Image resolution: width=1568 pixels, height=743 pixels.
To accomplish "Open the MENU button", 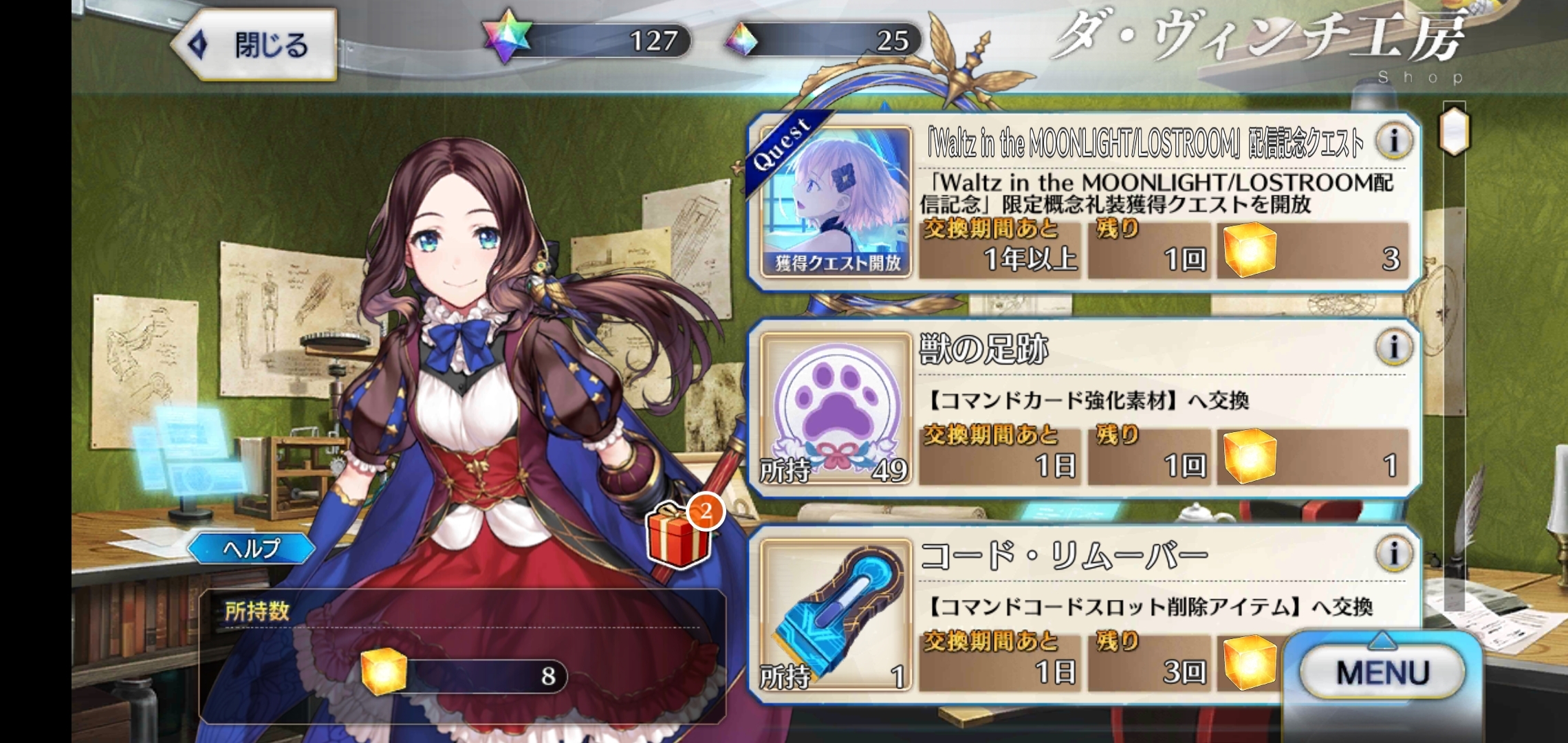I will (1382, 672).
